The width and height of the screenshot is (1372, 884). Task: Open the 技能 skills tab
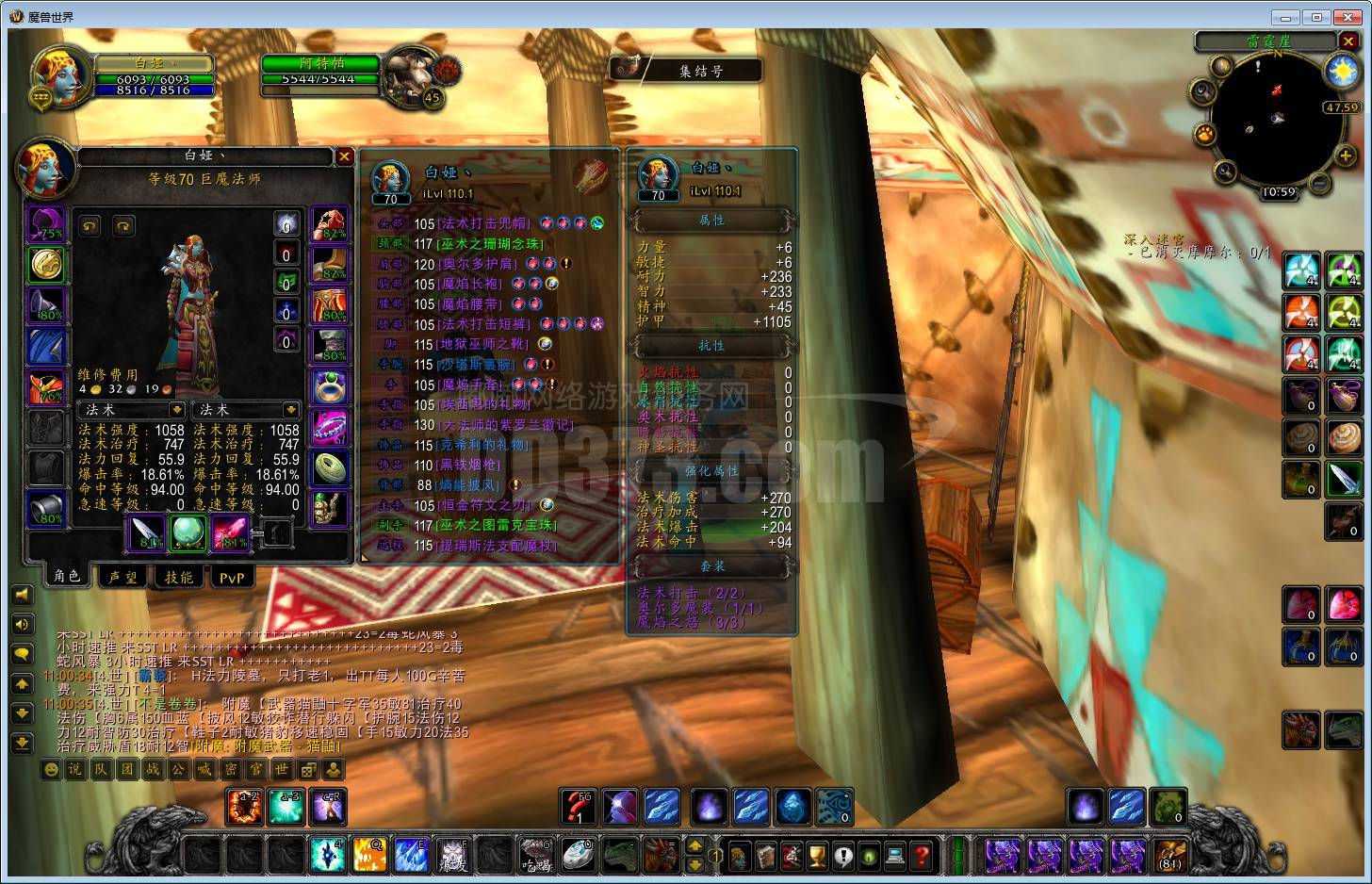tap(179, 577)
